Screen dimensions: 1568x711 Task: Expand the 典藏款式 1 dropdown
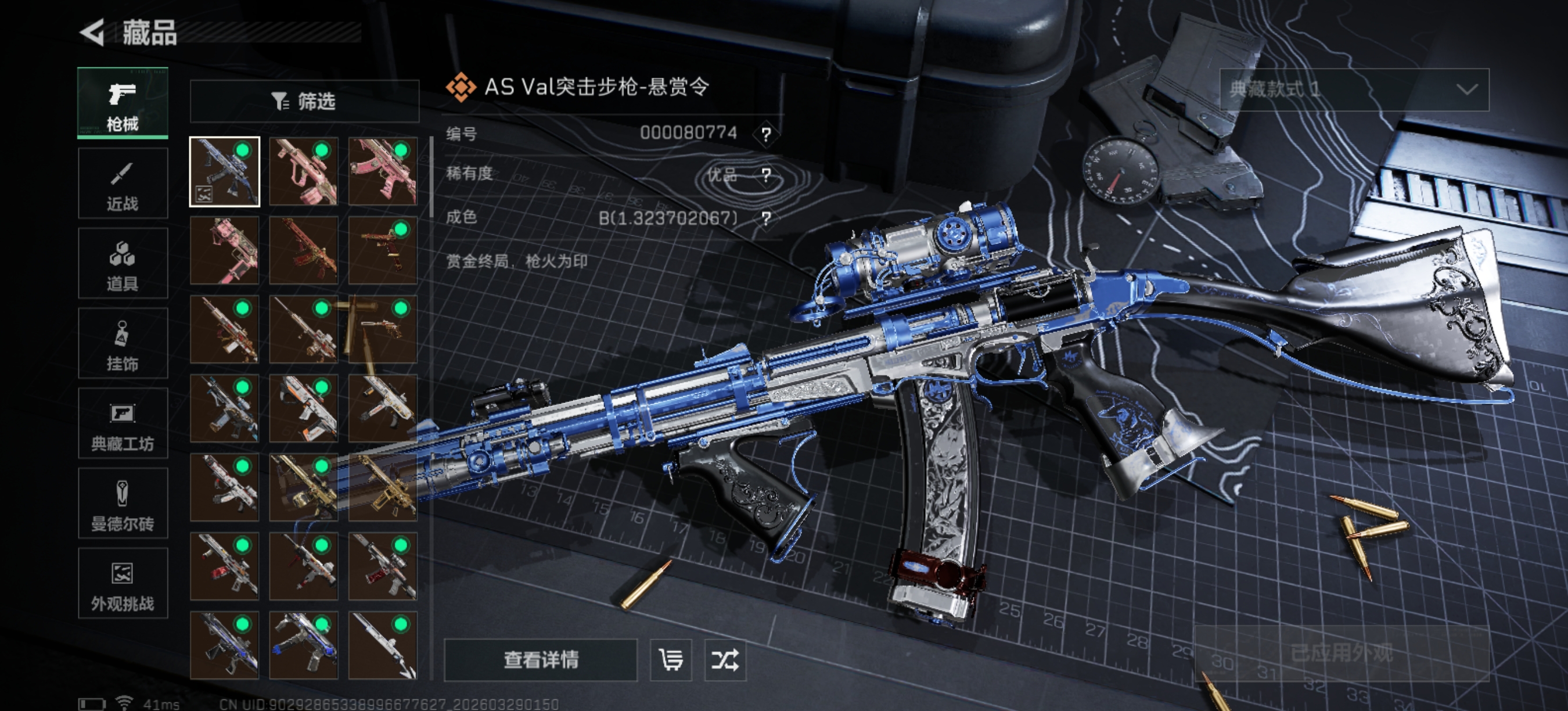pyautogui.click(x=1354, y=89)
